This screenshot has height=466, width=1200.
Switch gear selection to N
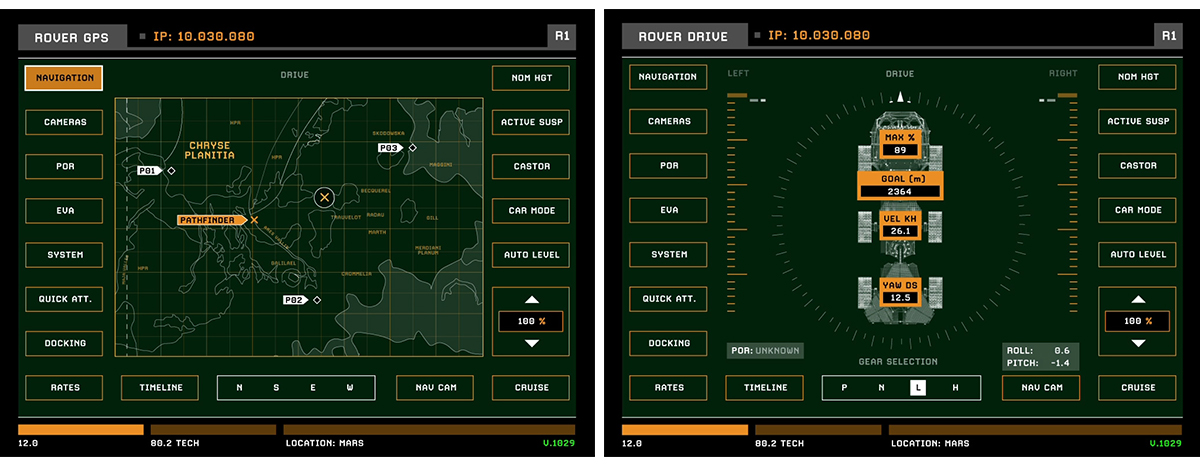click(881, 388)
